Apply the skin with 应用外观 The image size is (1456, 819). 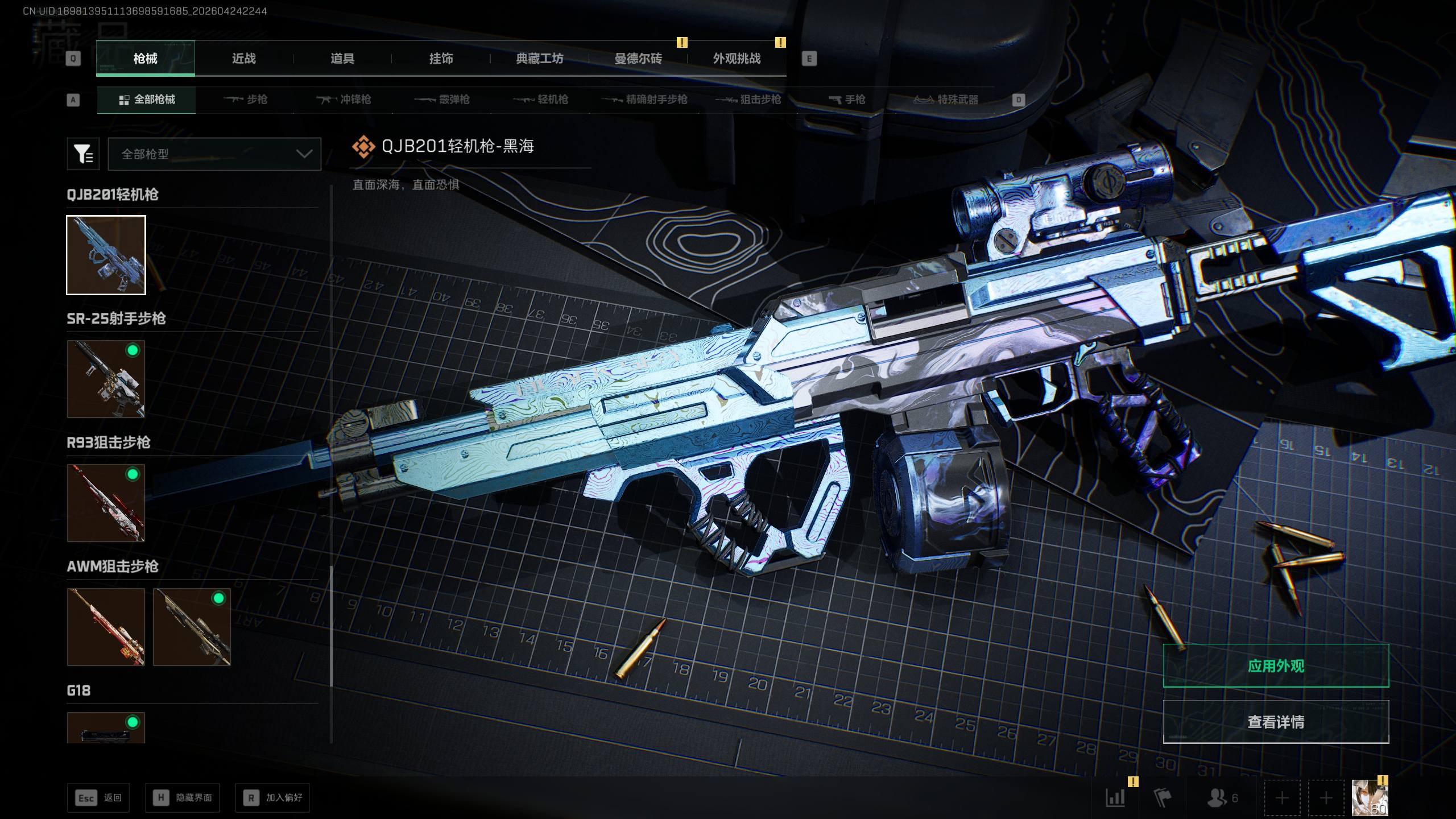click(x=1276, y=665)
